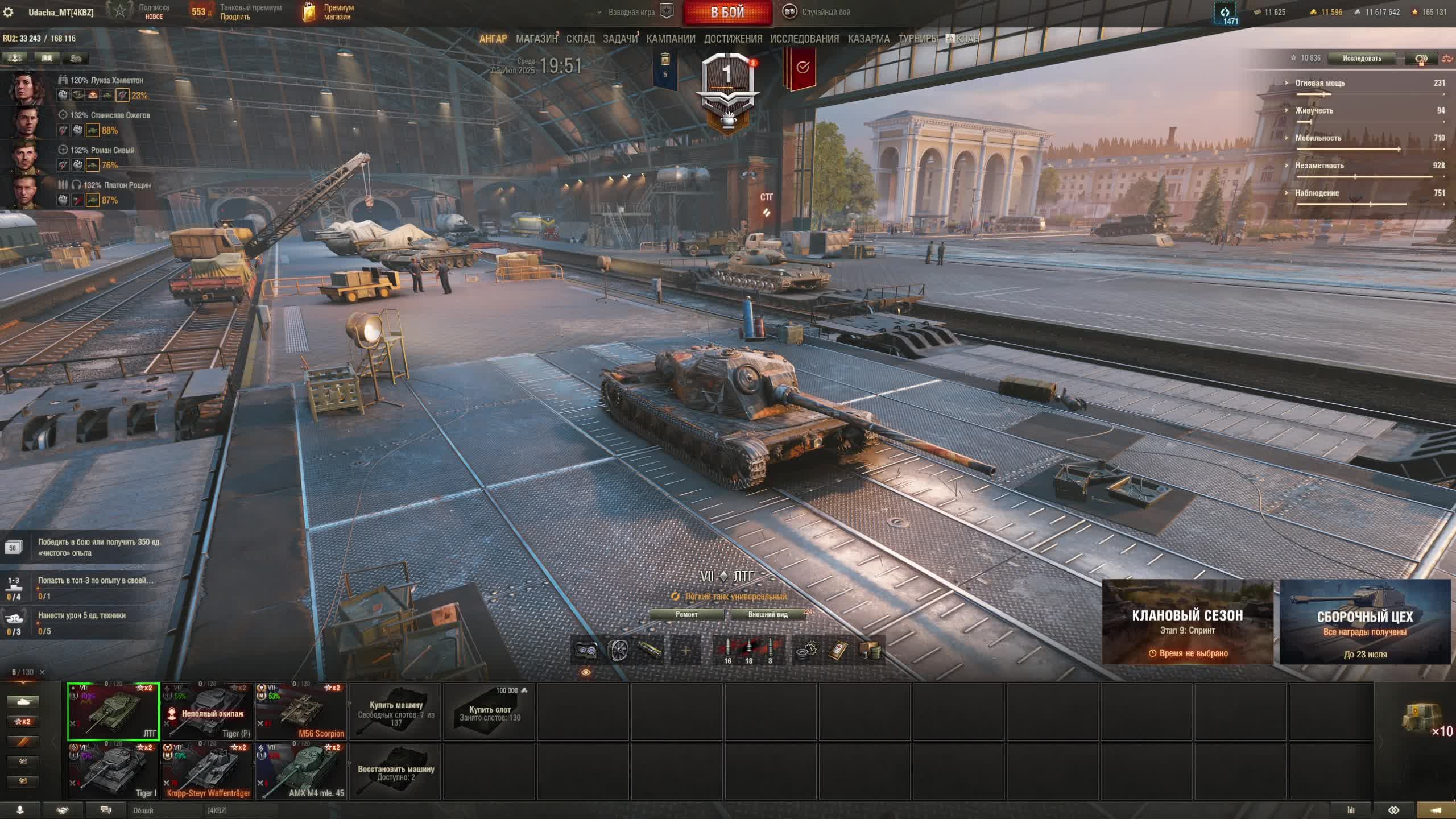1456x819 pixels.
Task: Open the Сборочный цех banner
Action: (1364, 622)
